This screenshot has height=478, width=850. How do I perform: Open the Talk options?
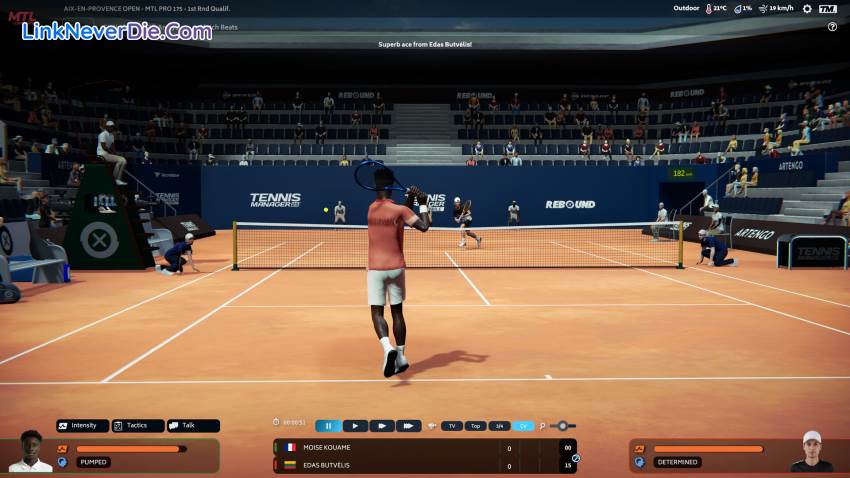[193, 425]
